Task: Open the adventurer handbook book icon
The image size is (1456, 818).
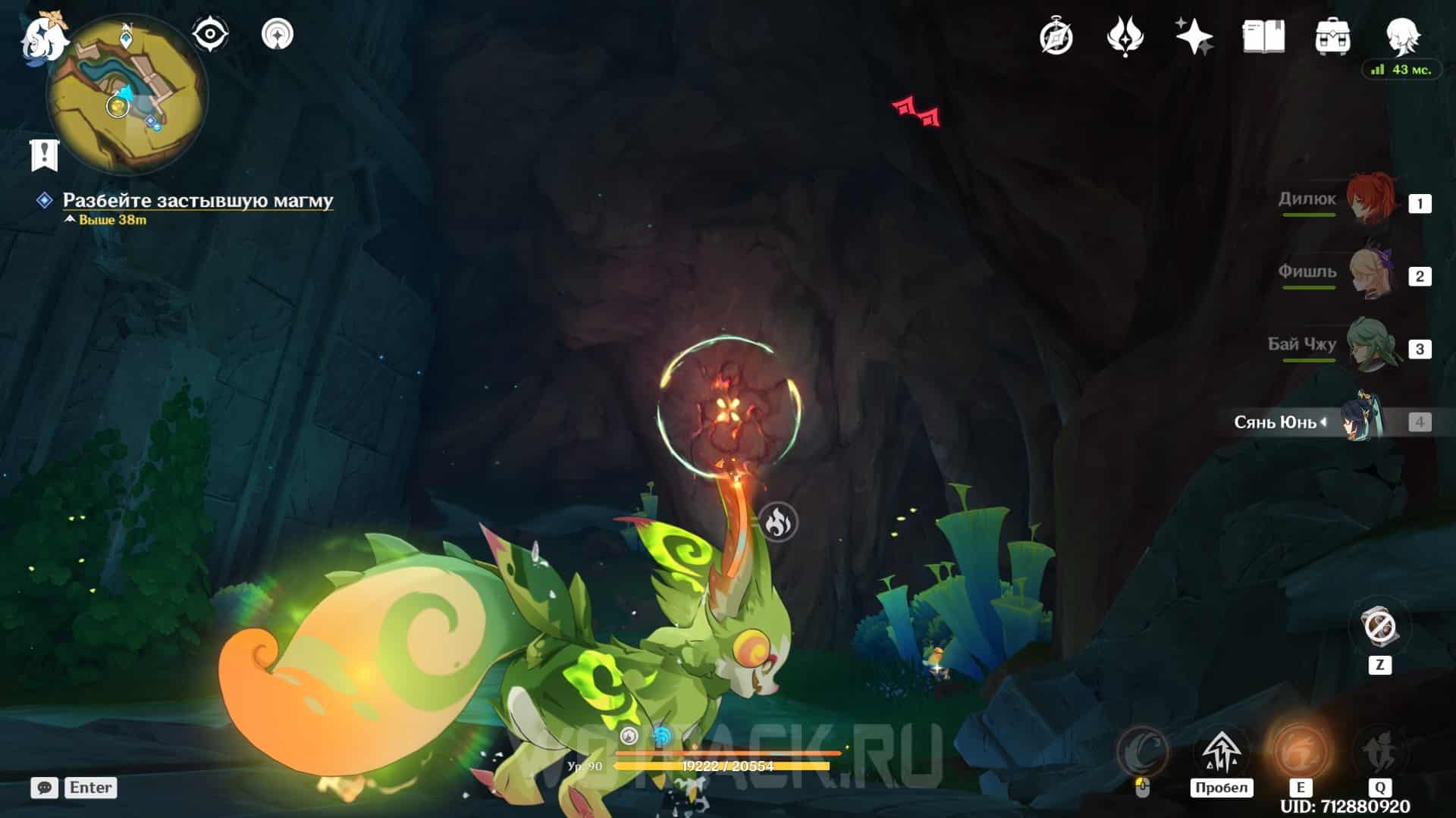Action: 1263,36
